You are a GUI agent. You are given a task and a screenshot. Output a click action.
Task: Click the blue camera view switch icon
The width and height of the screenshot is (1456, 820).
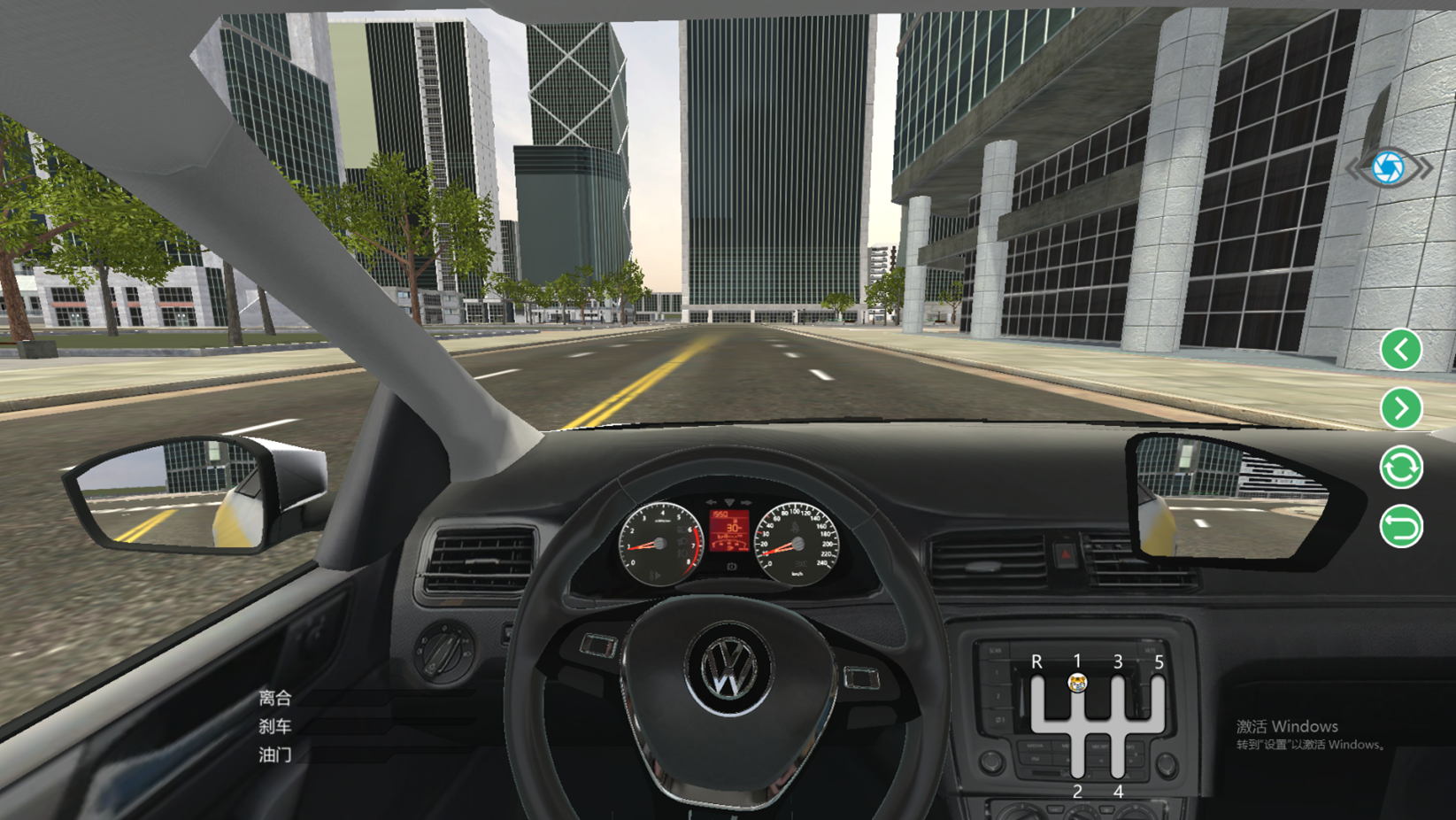[x=1388, y=167]
